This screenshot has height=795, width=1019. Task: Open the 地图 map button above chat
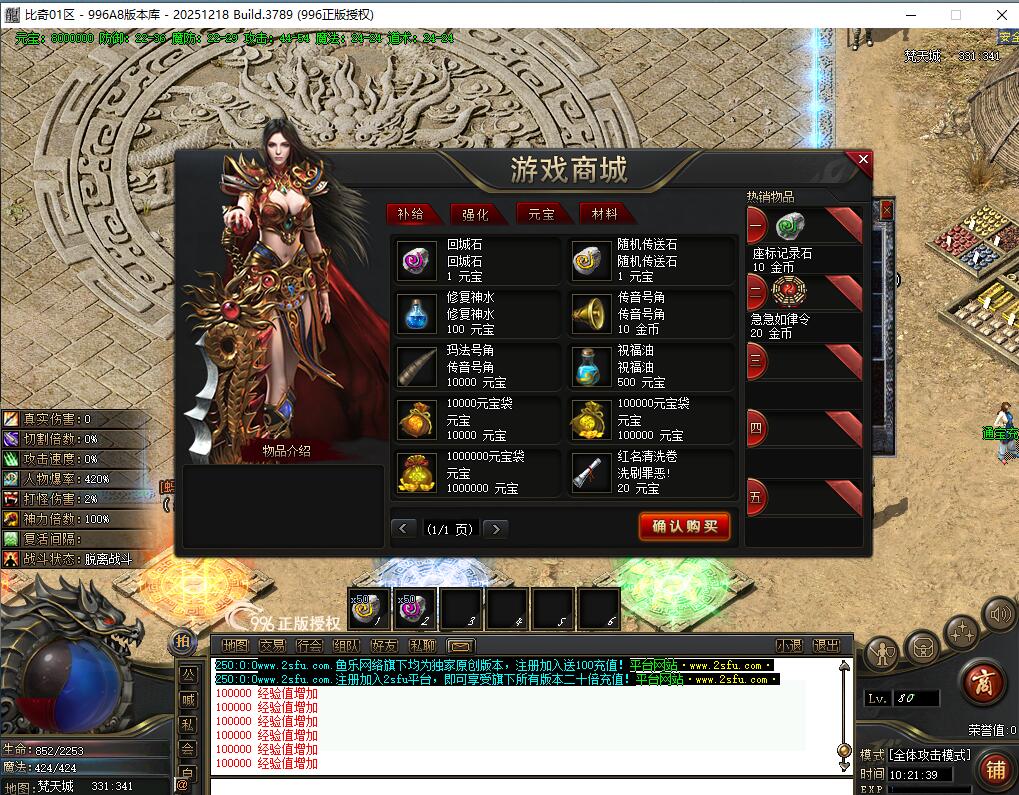[x=235, y=646]
